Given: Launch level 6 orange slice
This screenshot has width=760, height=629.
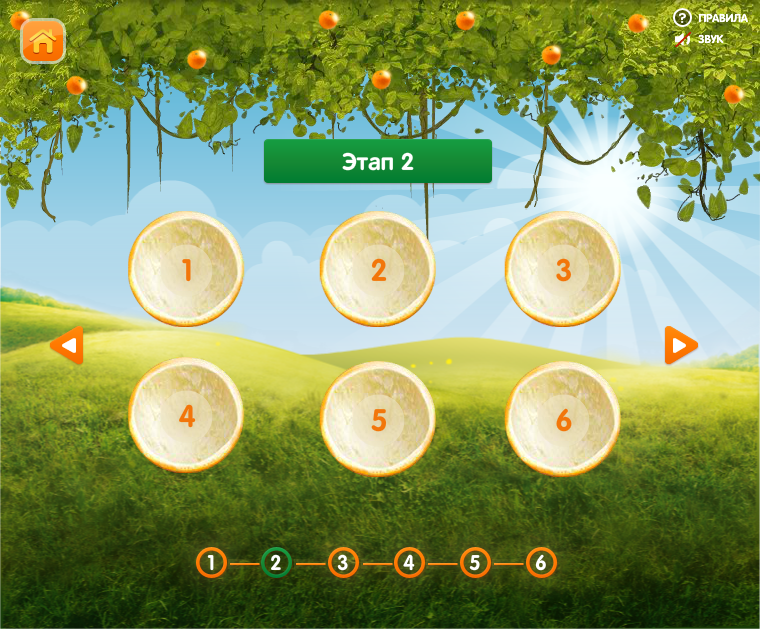Looking at the screenshot, I should pos(563,418).
